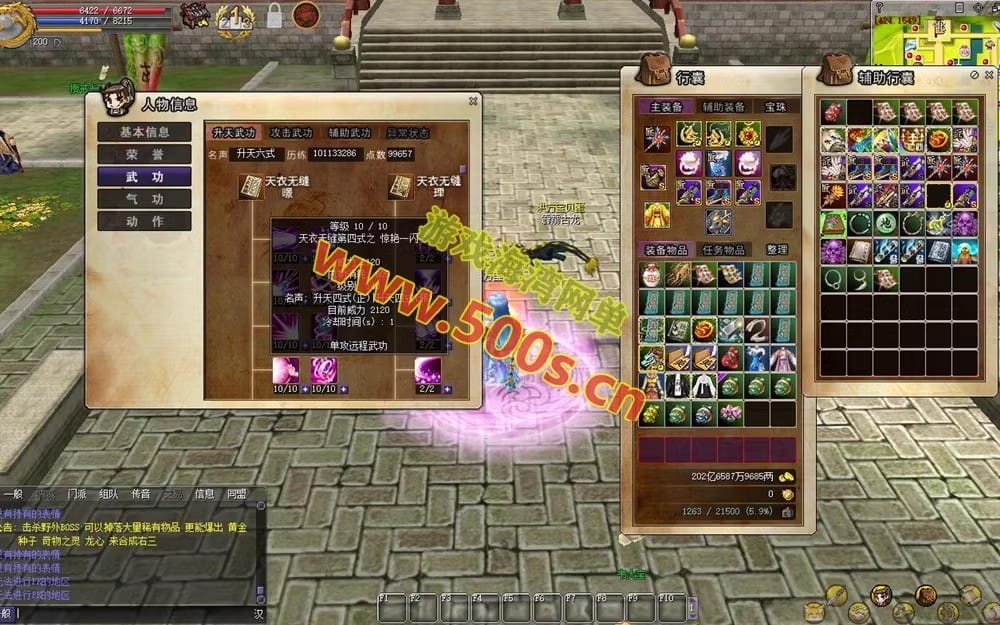This screenshot has height=625, width=1000.
Task: Switch to the 异常状态 tab
Action: tap(408, 133)
